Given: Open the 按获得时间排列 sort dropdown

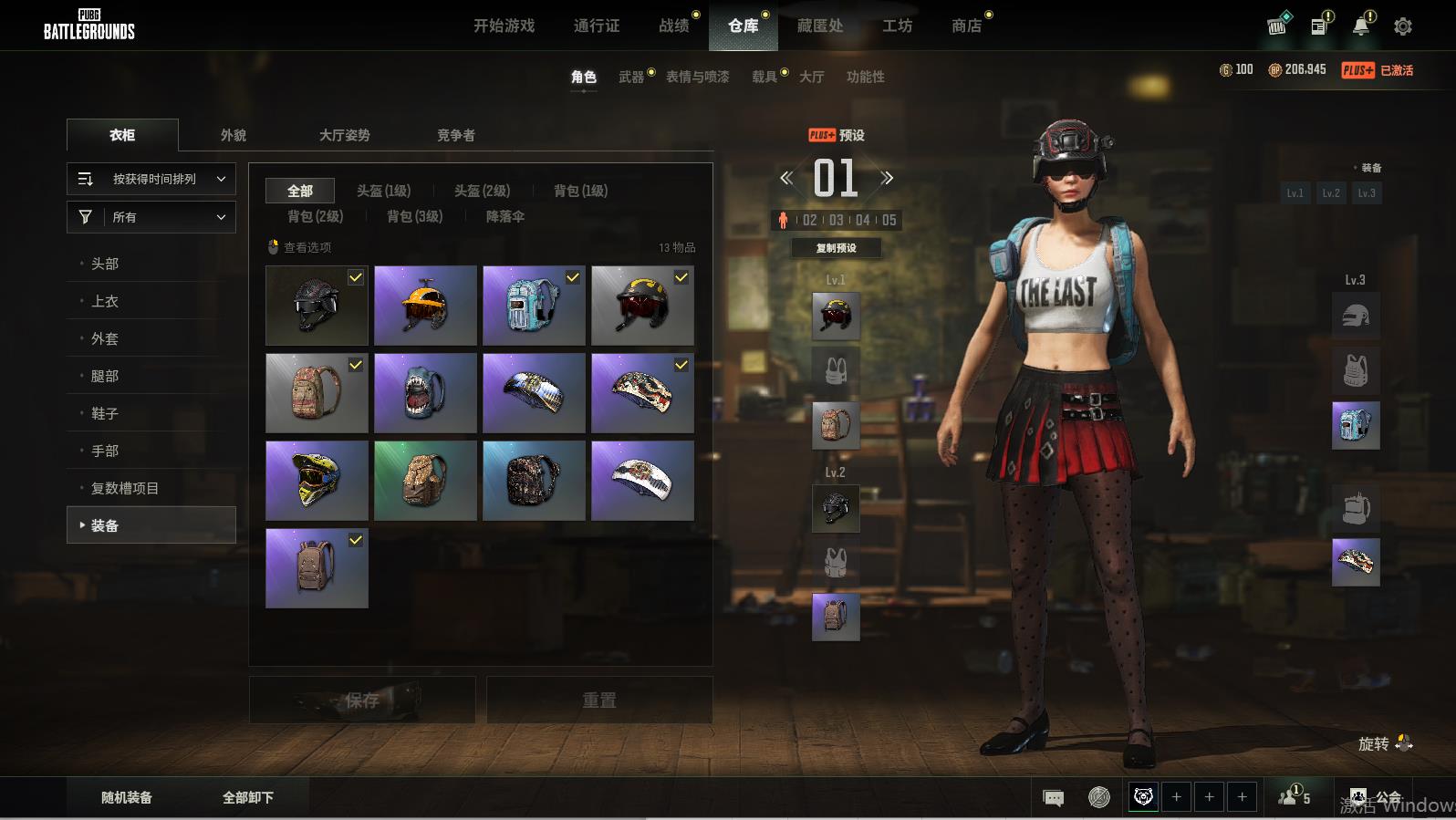Looking at the screenshot, I should coord(151,179).
